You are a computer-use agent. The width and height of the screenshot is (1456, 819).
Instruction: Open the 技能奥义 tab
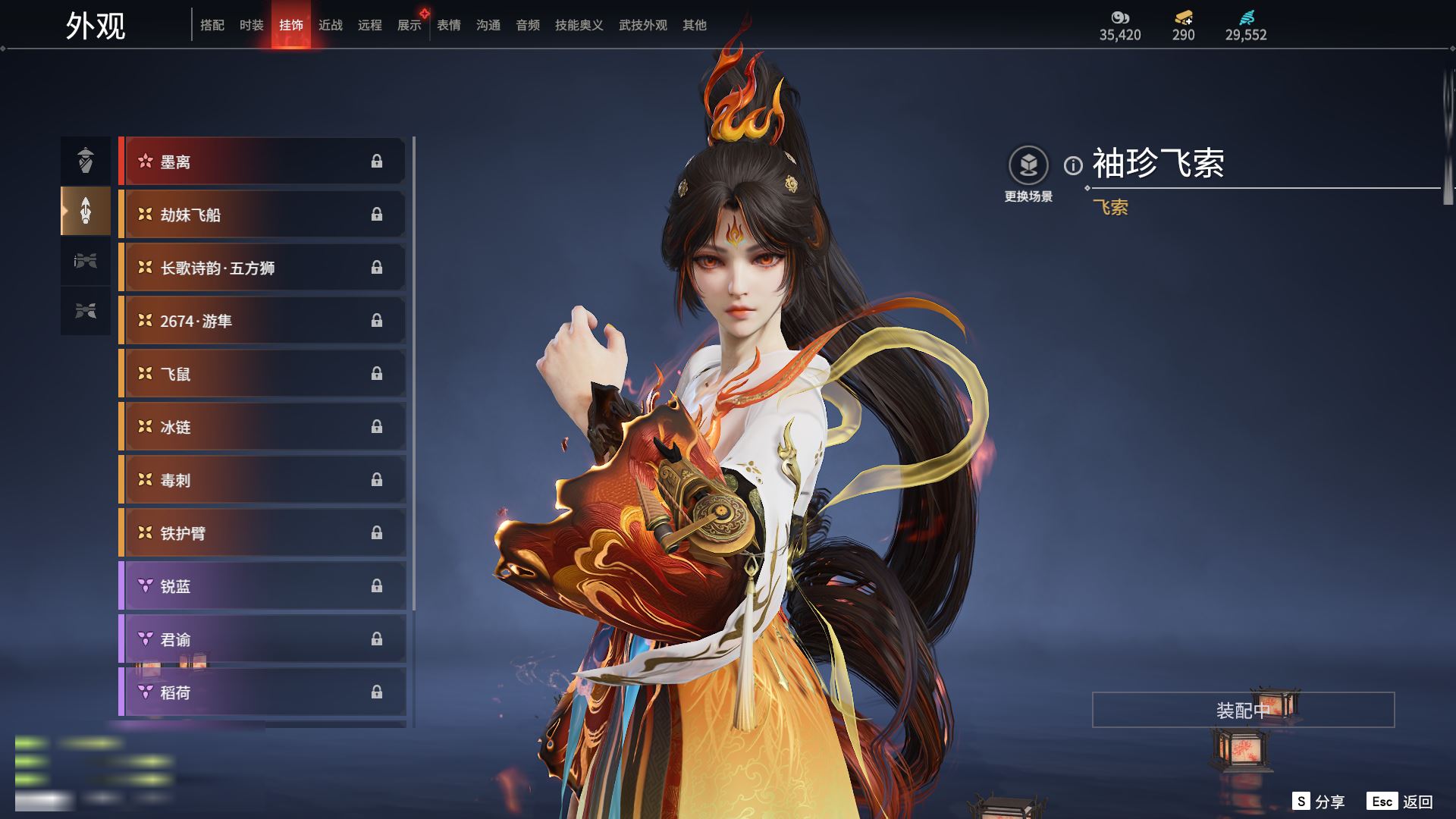(x=579, y=25)
